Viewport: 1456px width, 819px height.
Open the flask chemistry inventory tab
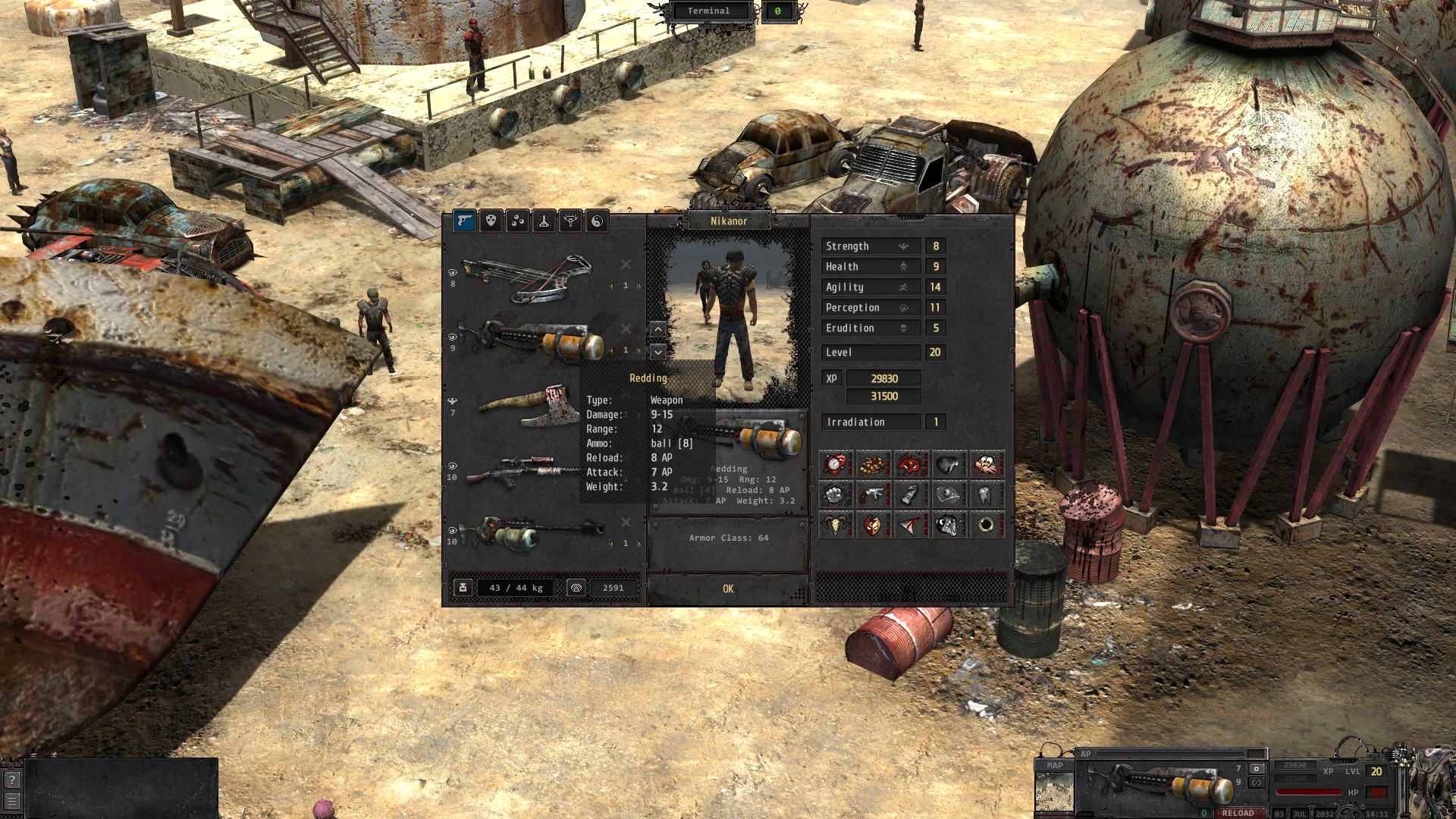tap(544, 221)
